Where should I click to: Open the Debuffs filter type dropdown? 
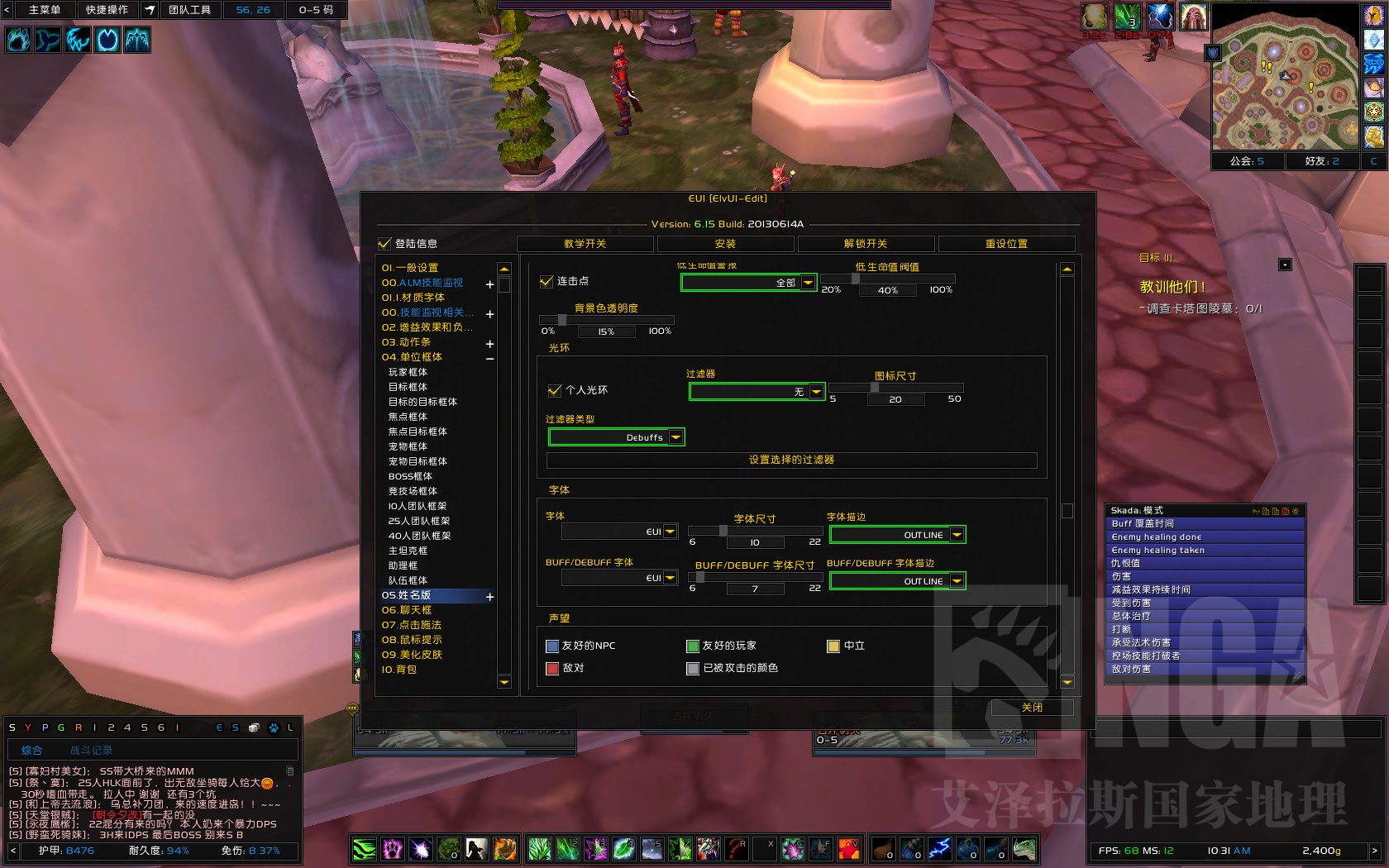tap(676, 436)
